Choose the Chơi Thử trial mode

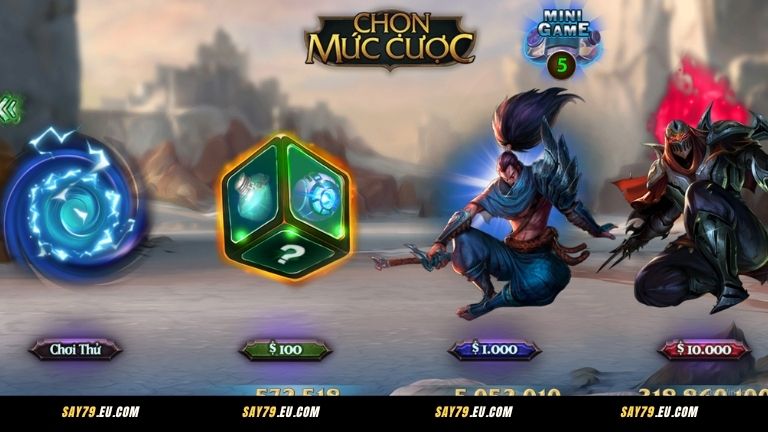click(76, 349)
